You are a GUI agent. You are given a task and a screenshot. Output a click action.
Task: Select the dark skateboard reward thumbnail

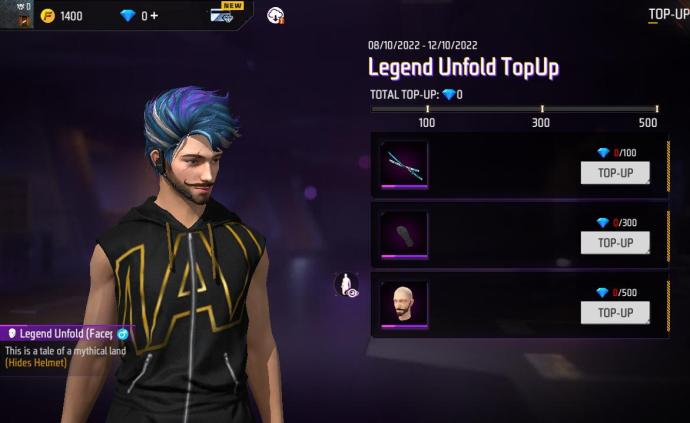[x=404, y=233]
